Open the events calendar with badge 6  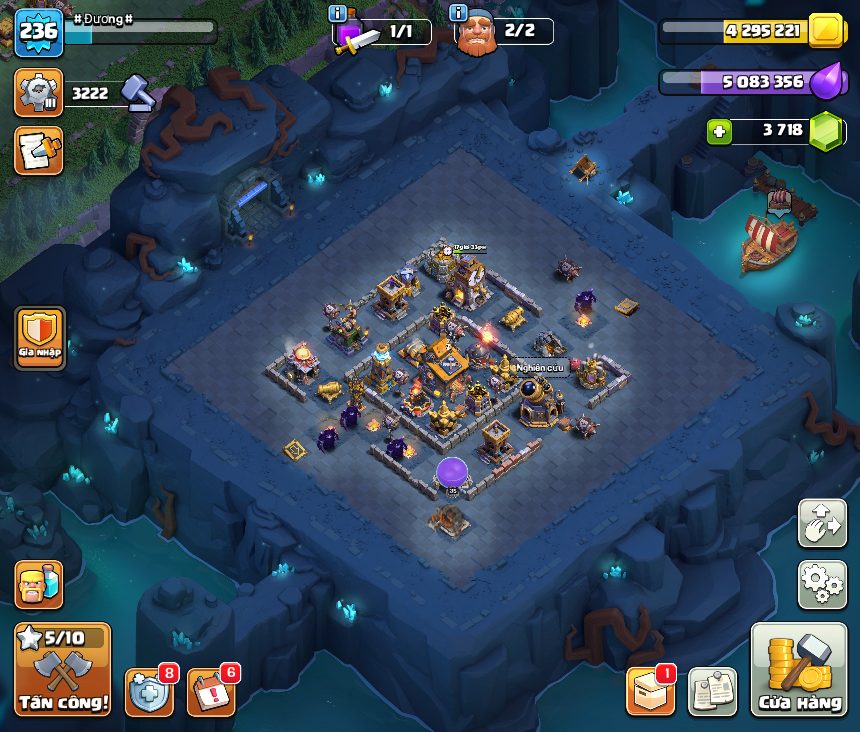211,691
